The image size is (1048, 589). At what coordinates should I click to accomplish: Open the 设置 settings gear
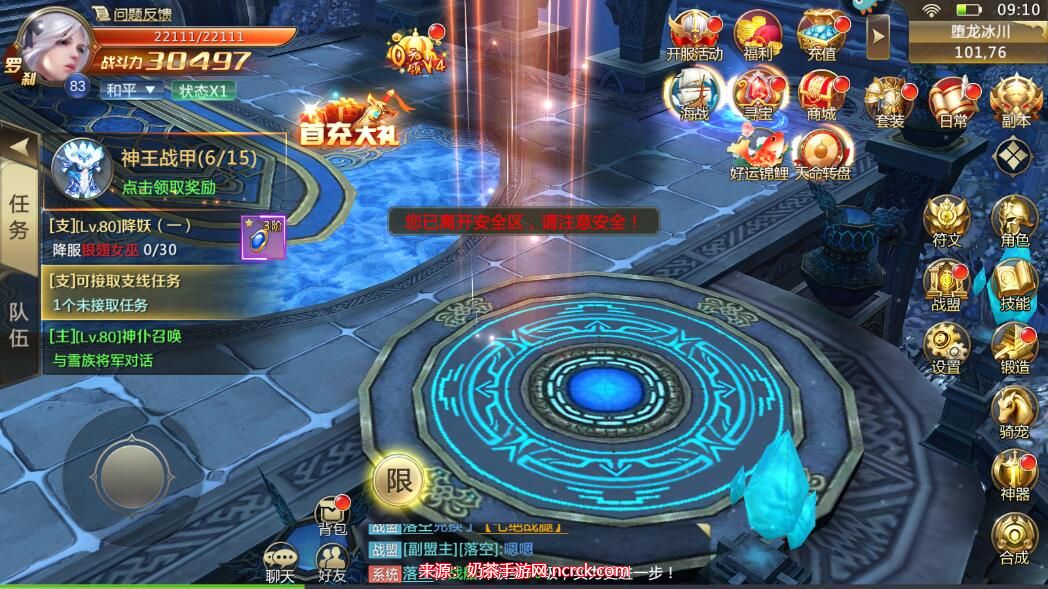[945, 348]
